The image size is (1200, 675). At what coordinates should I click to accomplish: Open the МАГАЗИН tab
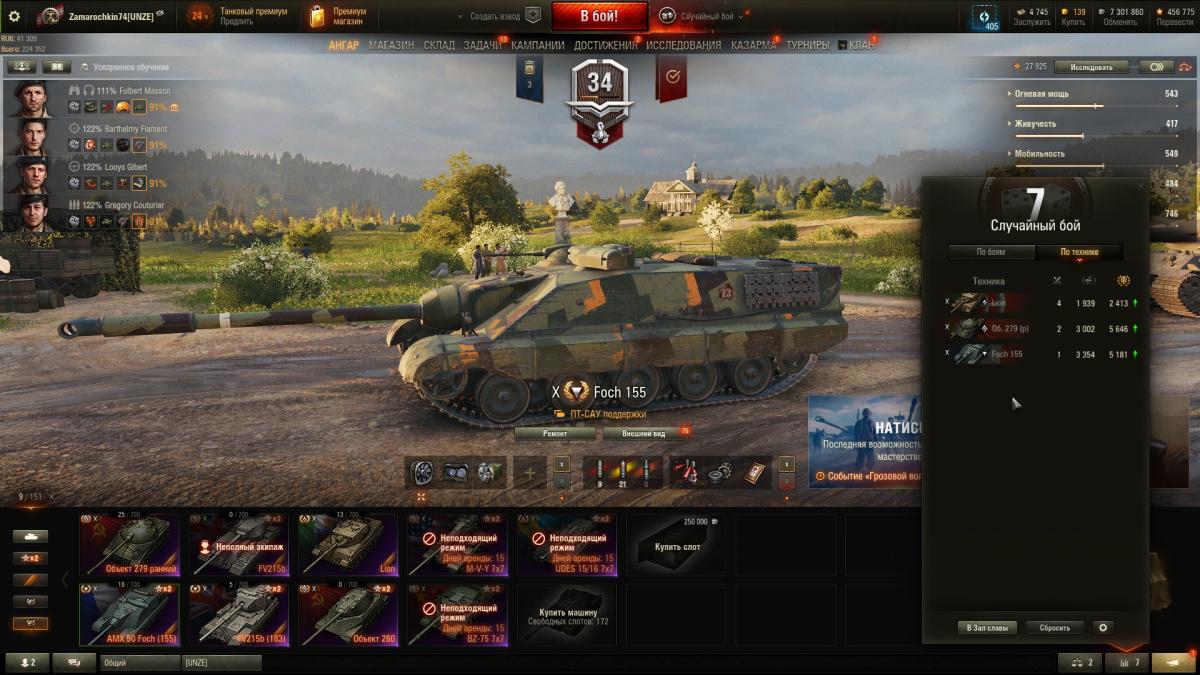tap(391, 45)
